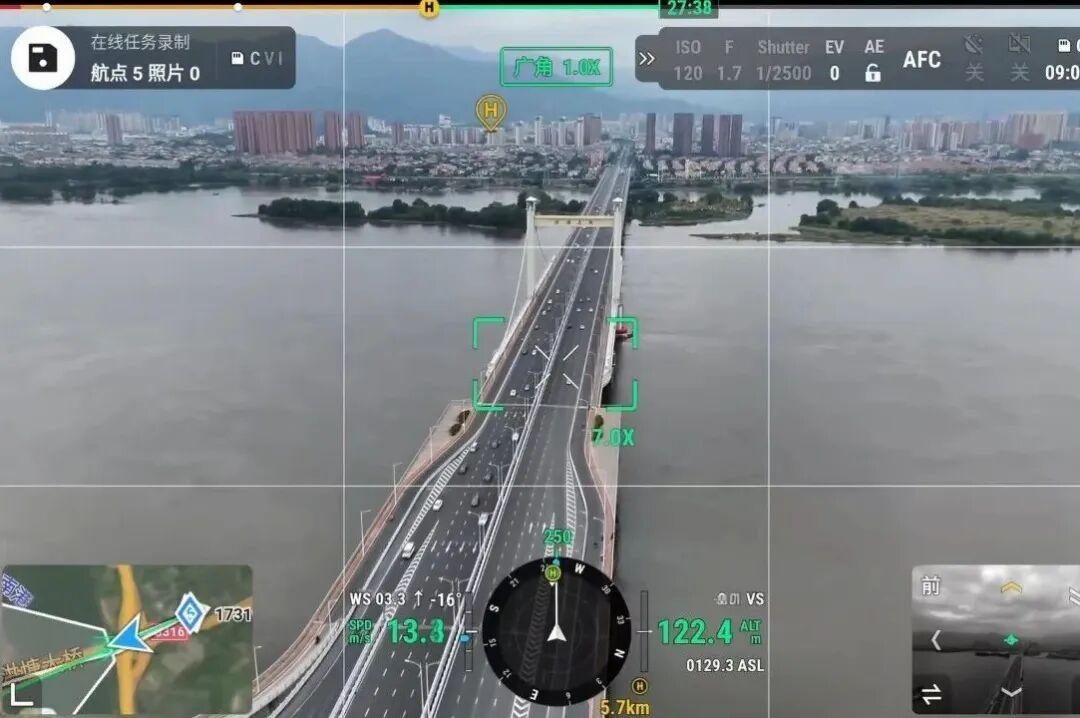
Task: Expand the camera settings bar with the double-arrow
Action: tap(647, 59)
